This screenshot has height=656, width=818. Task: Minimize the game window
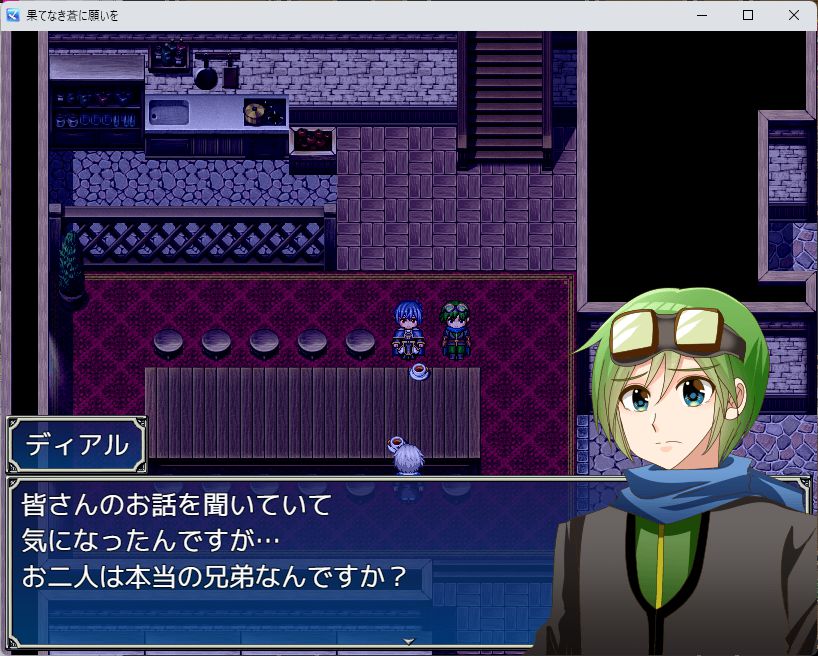(x=702, y=15)
